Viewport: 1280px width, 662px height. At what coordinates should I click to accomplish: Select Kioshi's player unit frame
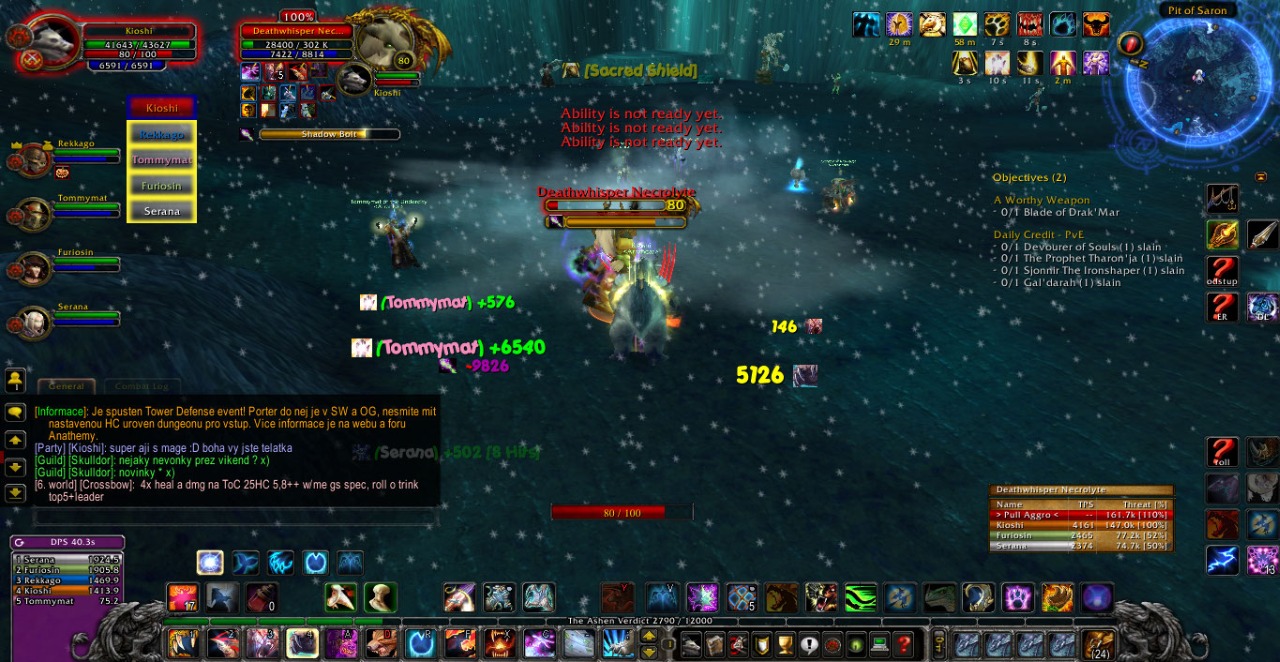(139, 46)
